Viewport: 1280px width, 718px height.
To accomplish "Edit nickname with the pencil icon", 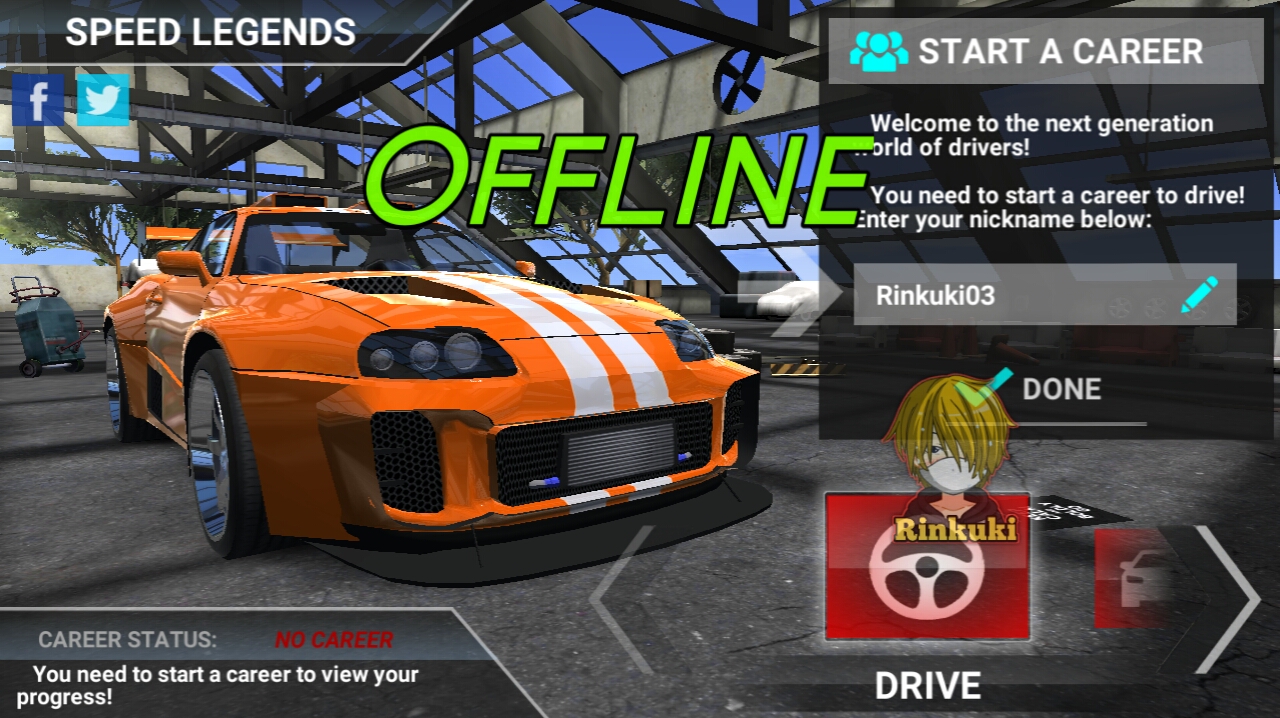I will click(1199, 295).
